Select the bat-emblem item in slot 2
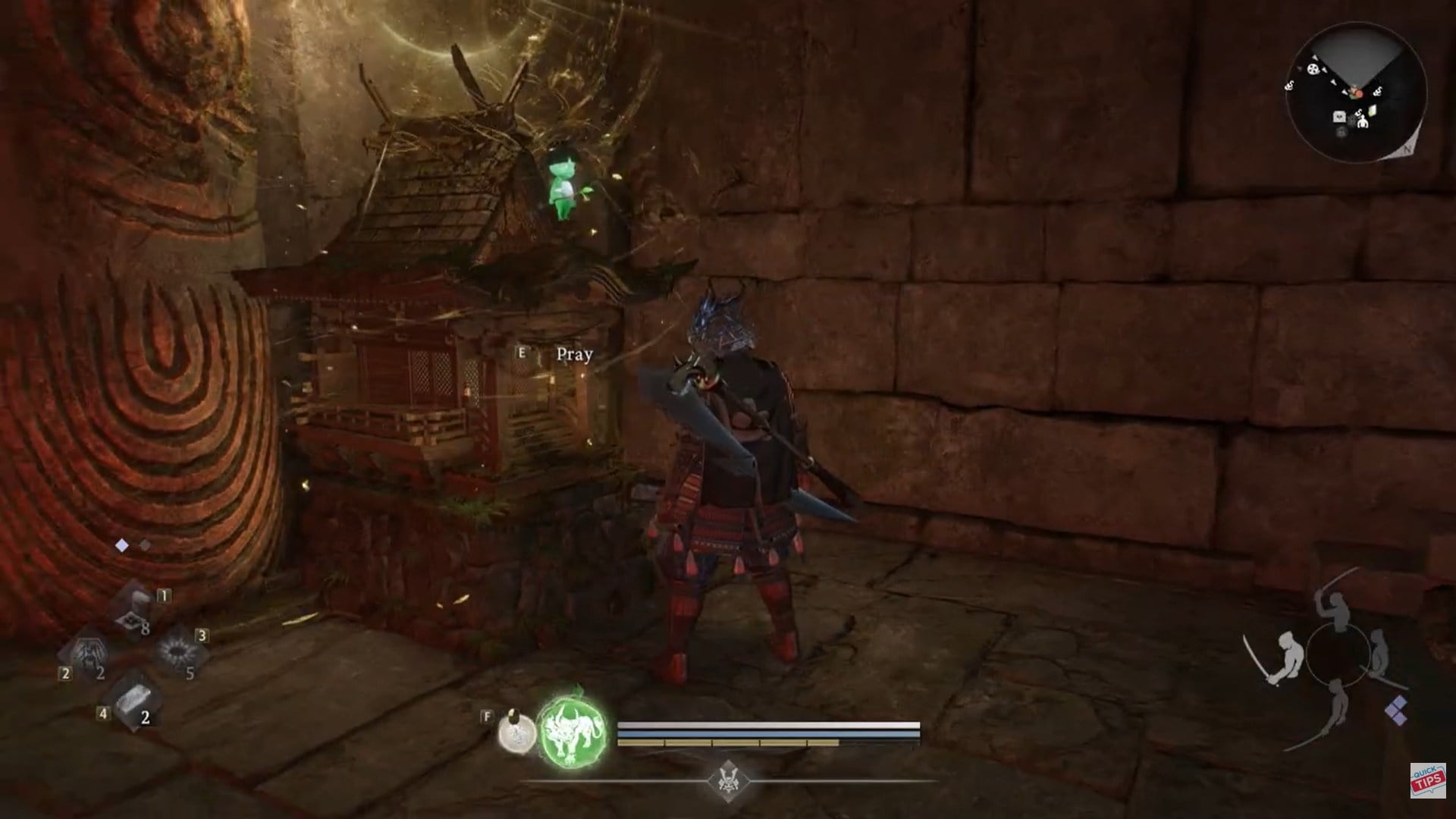1456x819 pixels. click(88, 654)
